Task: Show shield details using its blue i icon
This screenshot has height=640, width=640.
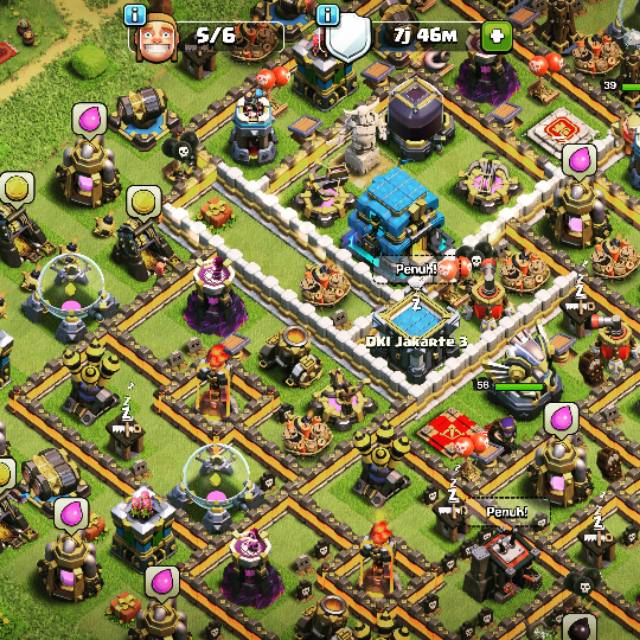Action: click(327, 14)
